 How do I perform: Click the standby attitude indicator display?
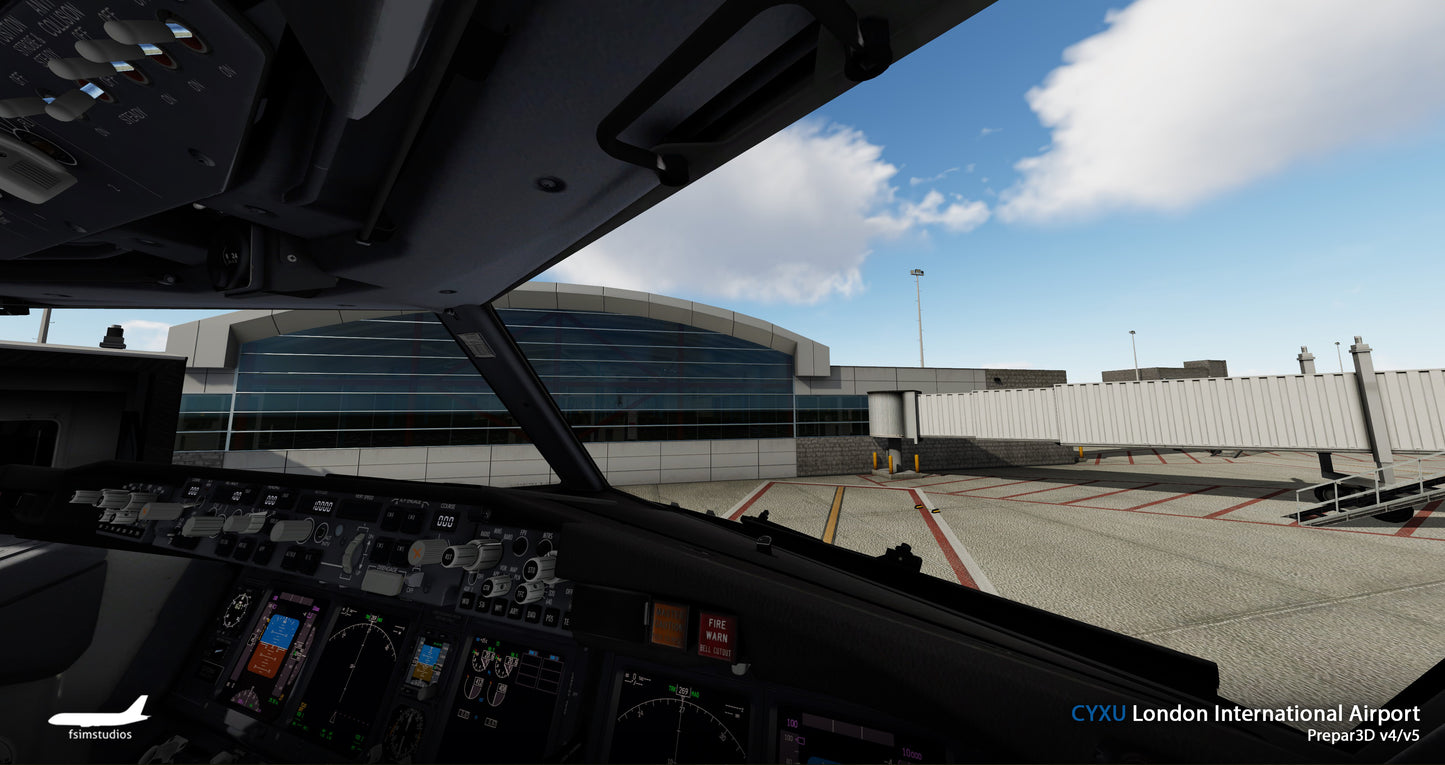click(x=428, y=662)
